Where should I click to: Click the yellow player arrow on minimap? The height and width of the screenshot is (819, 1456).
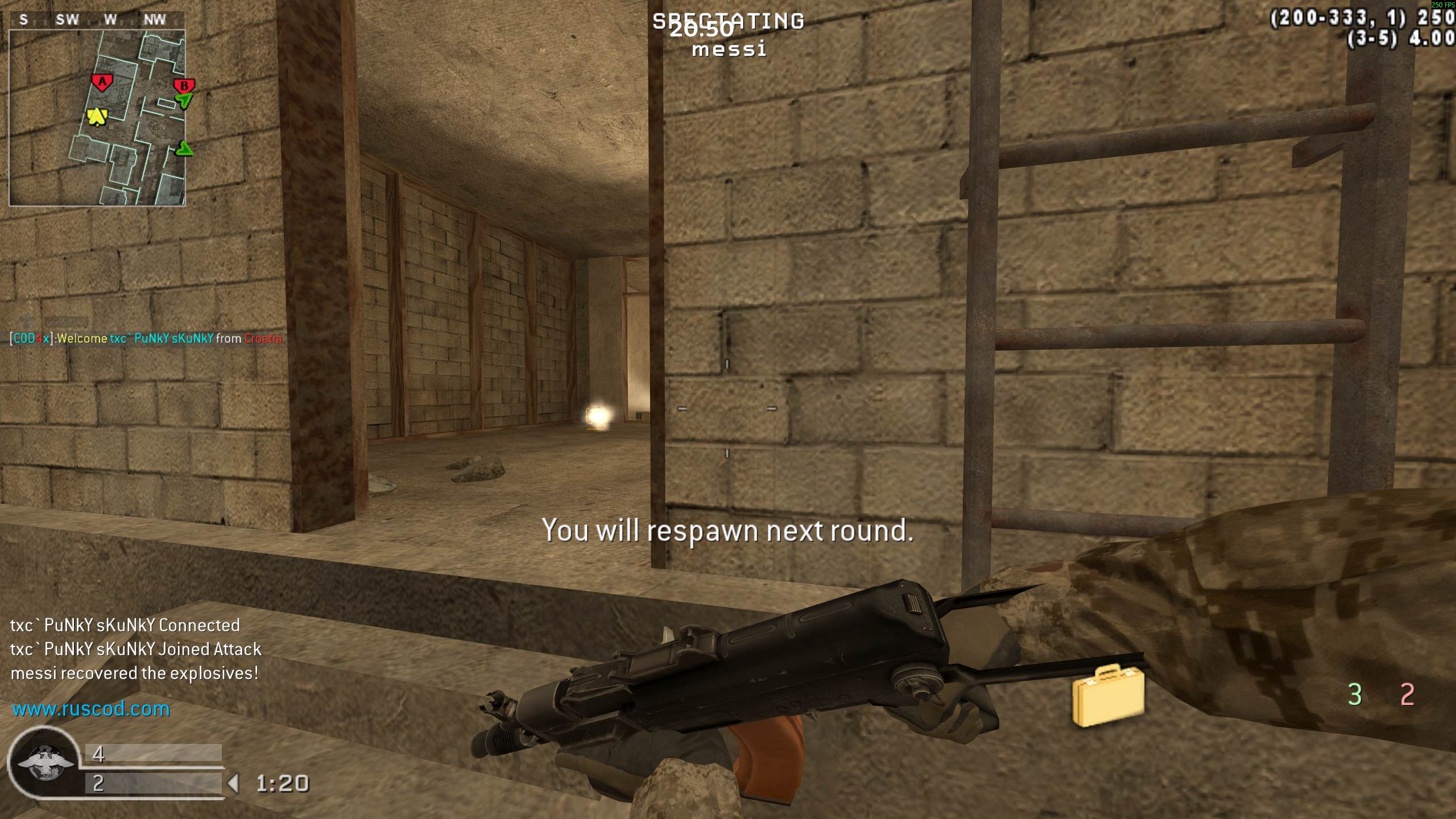pyautogui.click(x=97, y=117)
